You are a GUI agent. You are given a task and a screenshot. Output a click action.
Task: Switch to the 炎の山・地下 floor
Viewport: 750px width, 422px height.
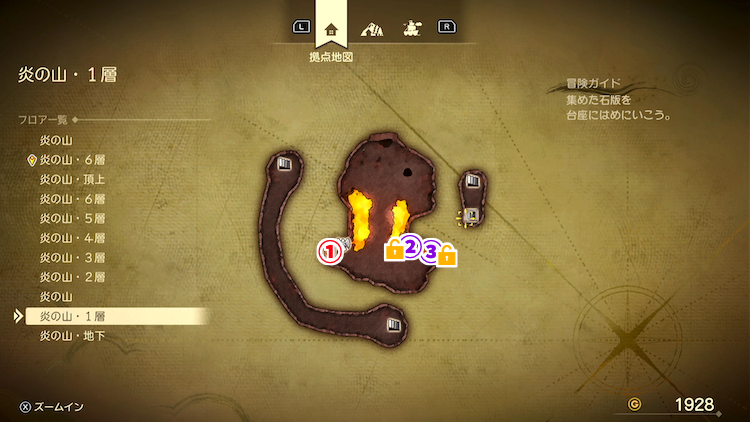[x=72, y=336]
